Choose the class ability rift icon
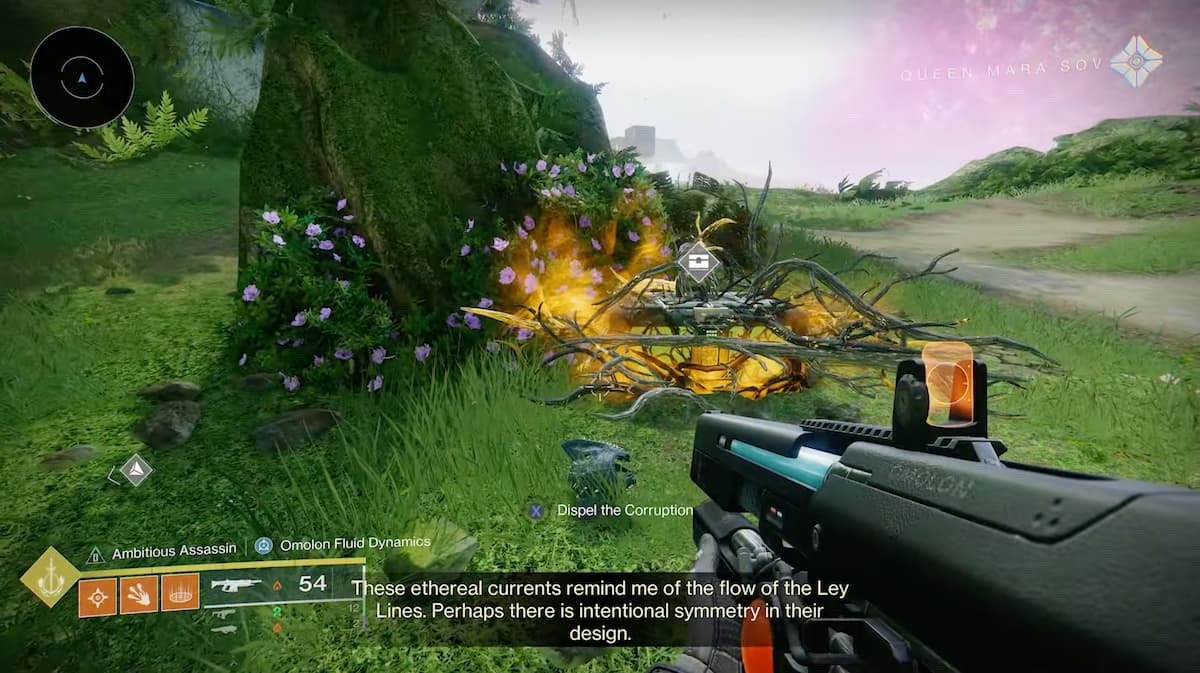 (180, 595)
